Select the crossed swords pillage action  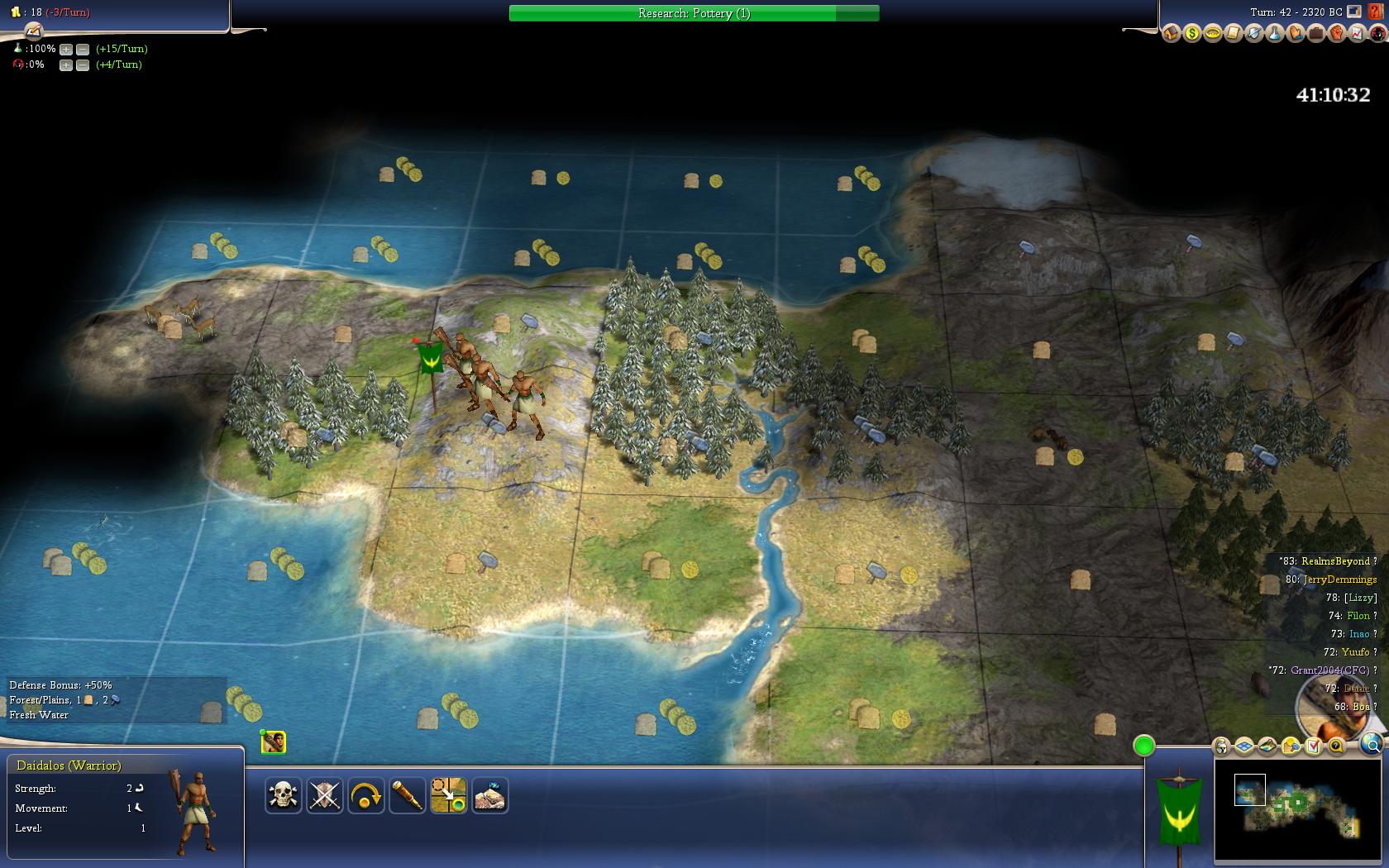tap(324, 795)
